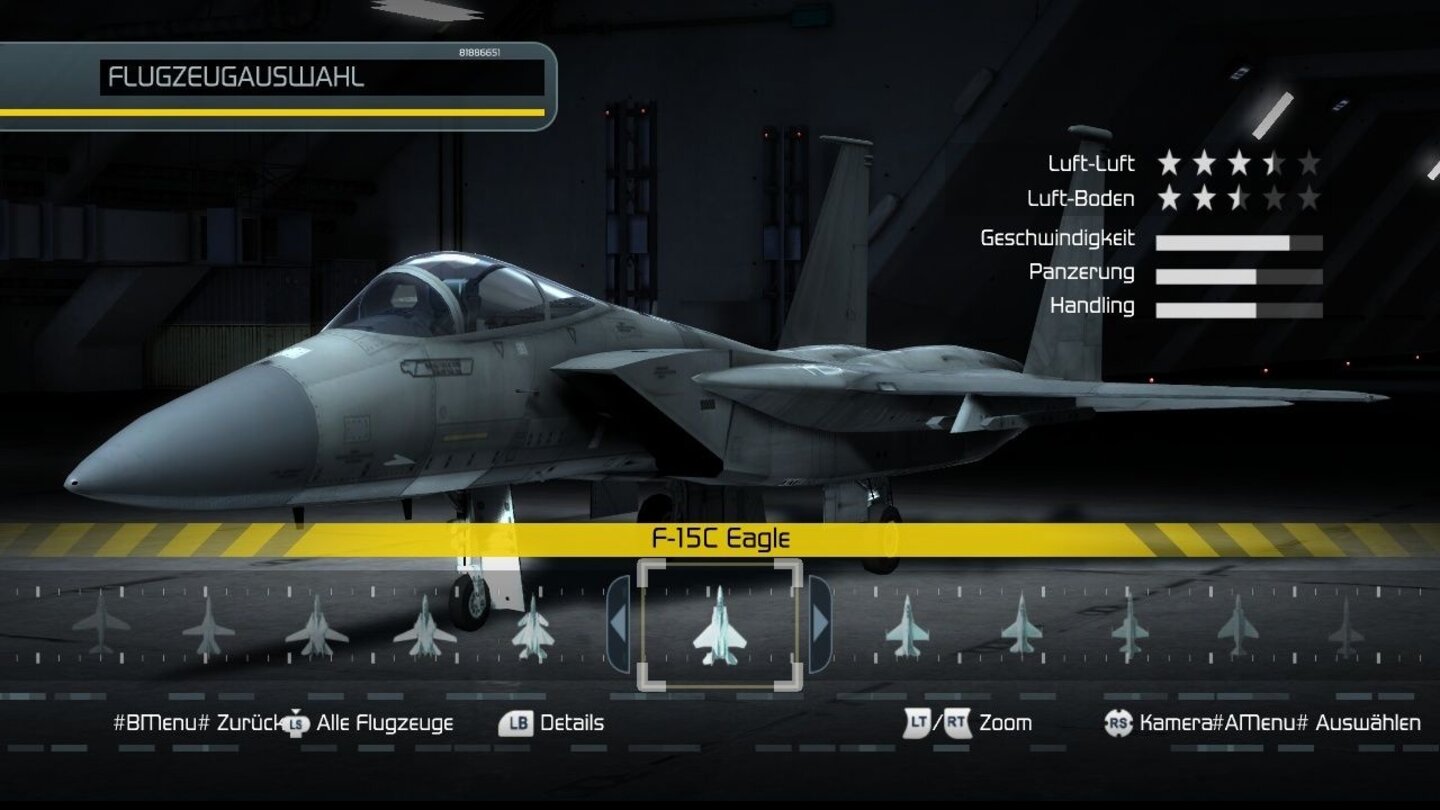Open the Alle Flugzeuge list
Screen dimensions: 1440x810
click(385, 723)
